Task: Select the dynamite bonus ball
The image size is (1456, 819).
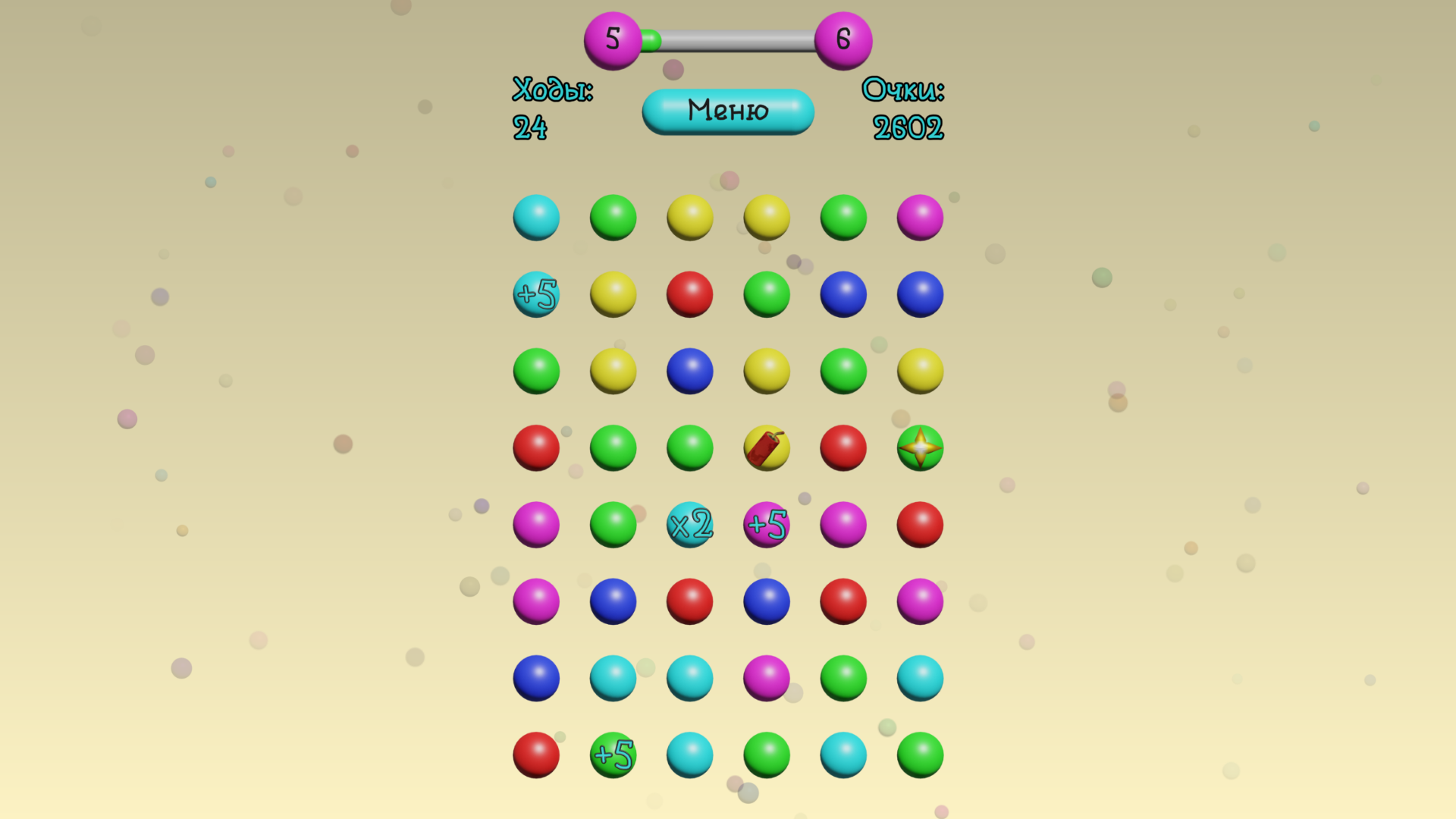Action: (766, 448)
